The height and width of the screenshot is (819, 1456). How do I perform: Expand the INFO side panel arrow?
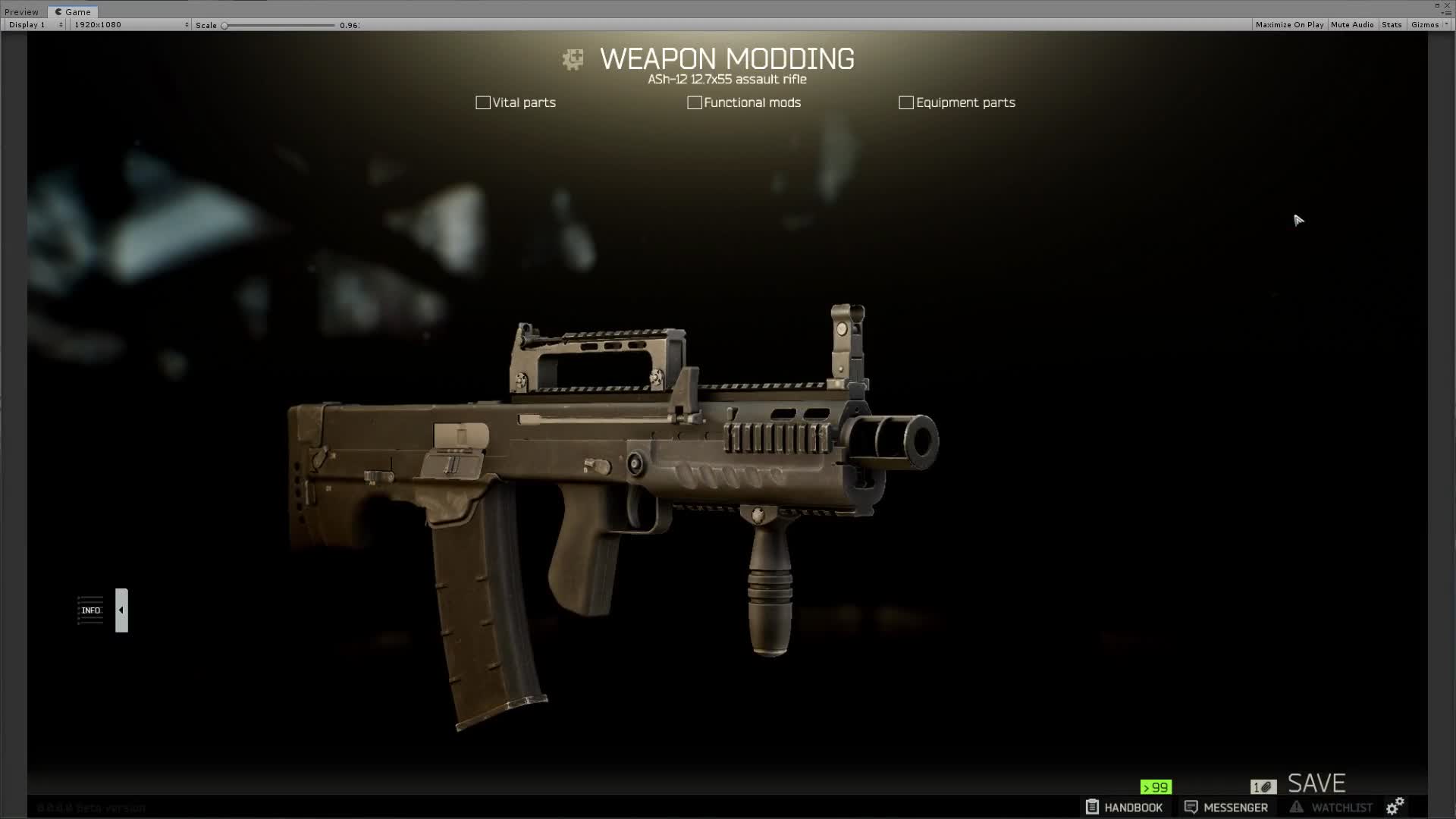(121, 610)
